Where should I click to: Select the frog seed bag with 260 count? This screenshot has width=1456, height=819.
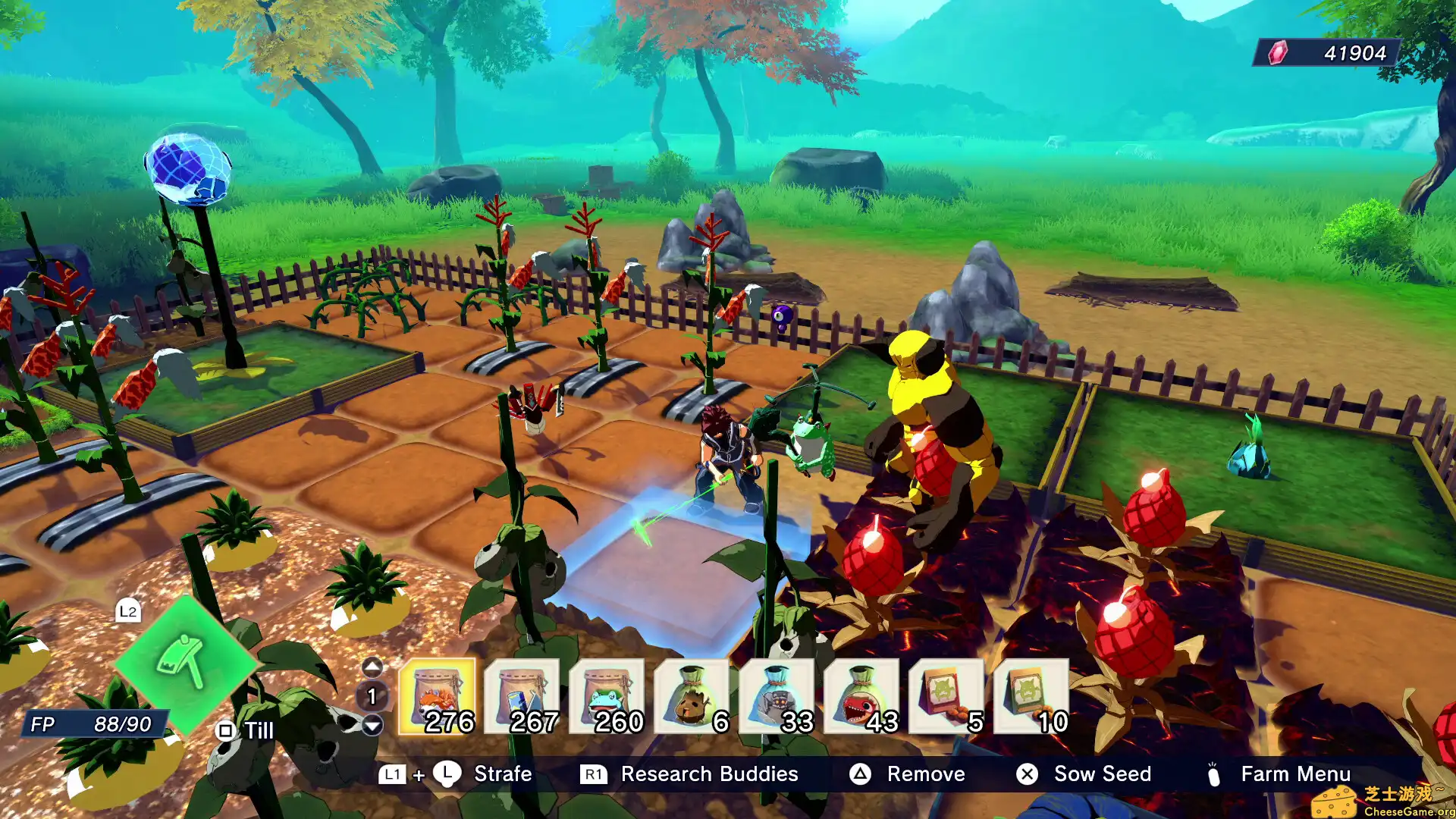pyautogui.click(x=607, y=698)
